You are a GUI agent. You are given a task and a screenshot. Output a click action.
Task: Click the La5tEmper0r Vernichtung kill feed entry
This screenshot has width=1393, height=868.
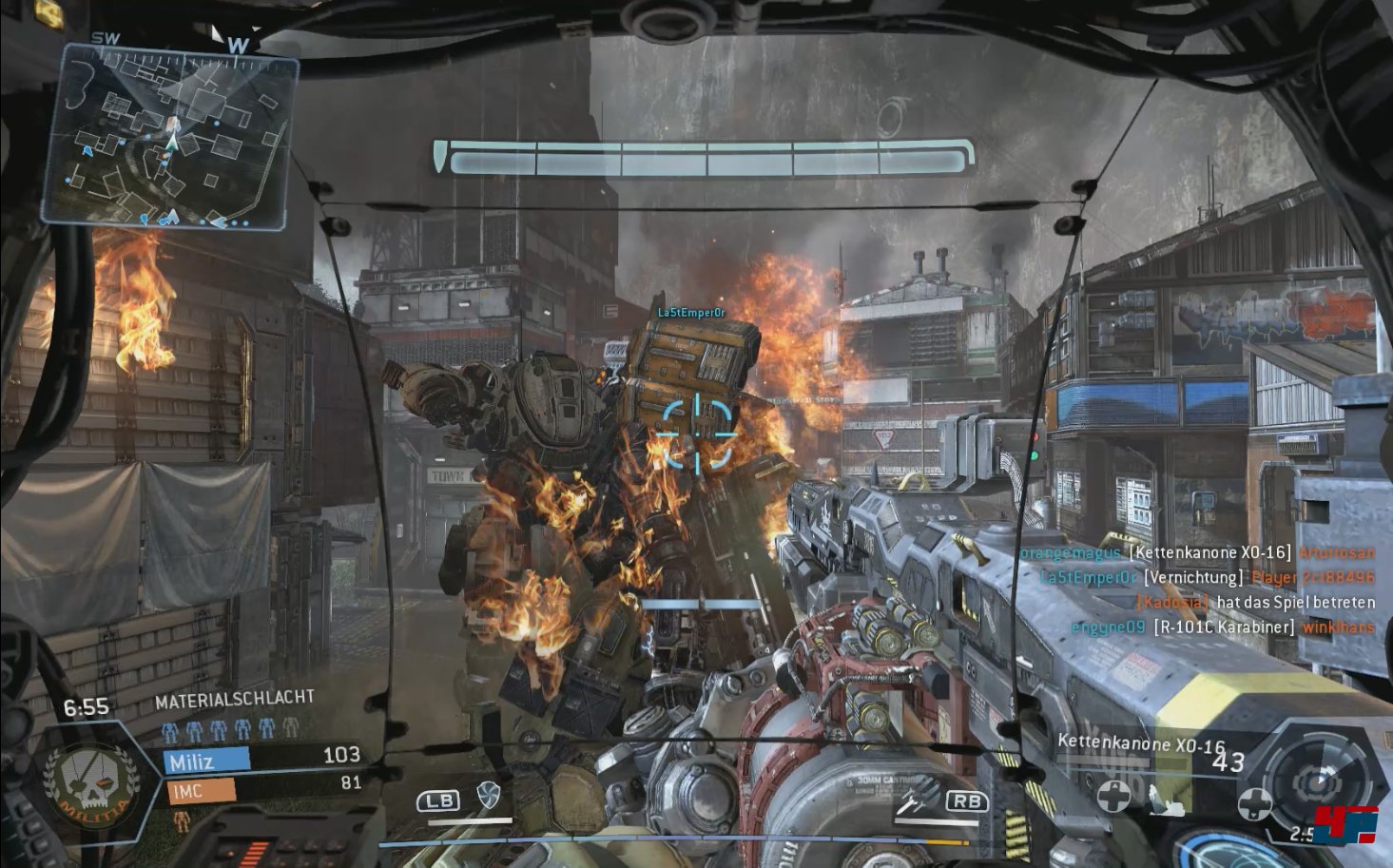pos(1207,577)
